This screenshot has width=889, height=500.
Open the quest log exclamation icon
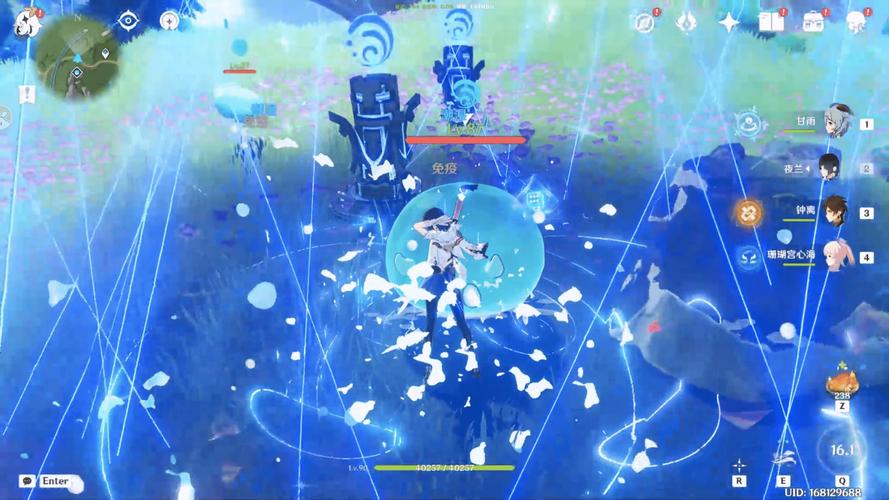pyautogui.click(x=27, y=93)
